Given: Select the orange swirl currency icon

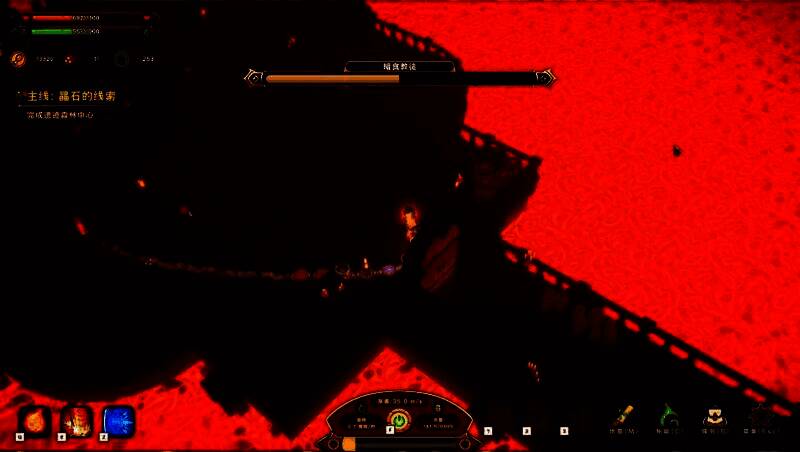Looking at the screenshot, I should [18, 59].
